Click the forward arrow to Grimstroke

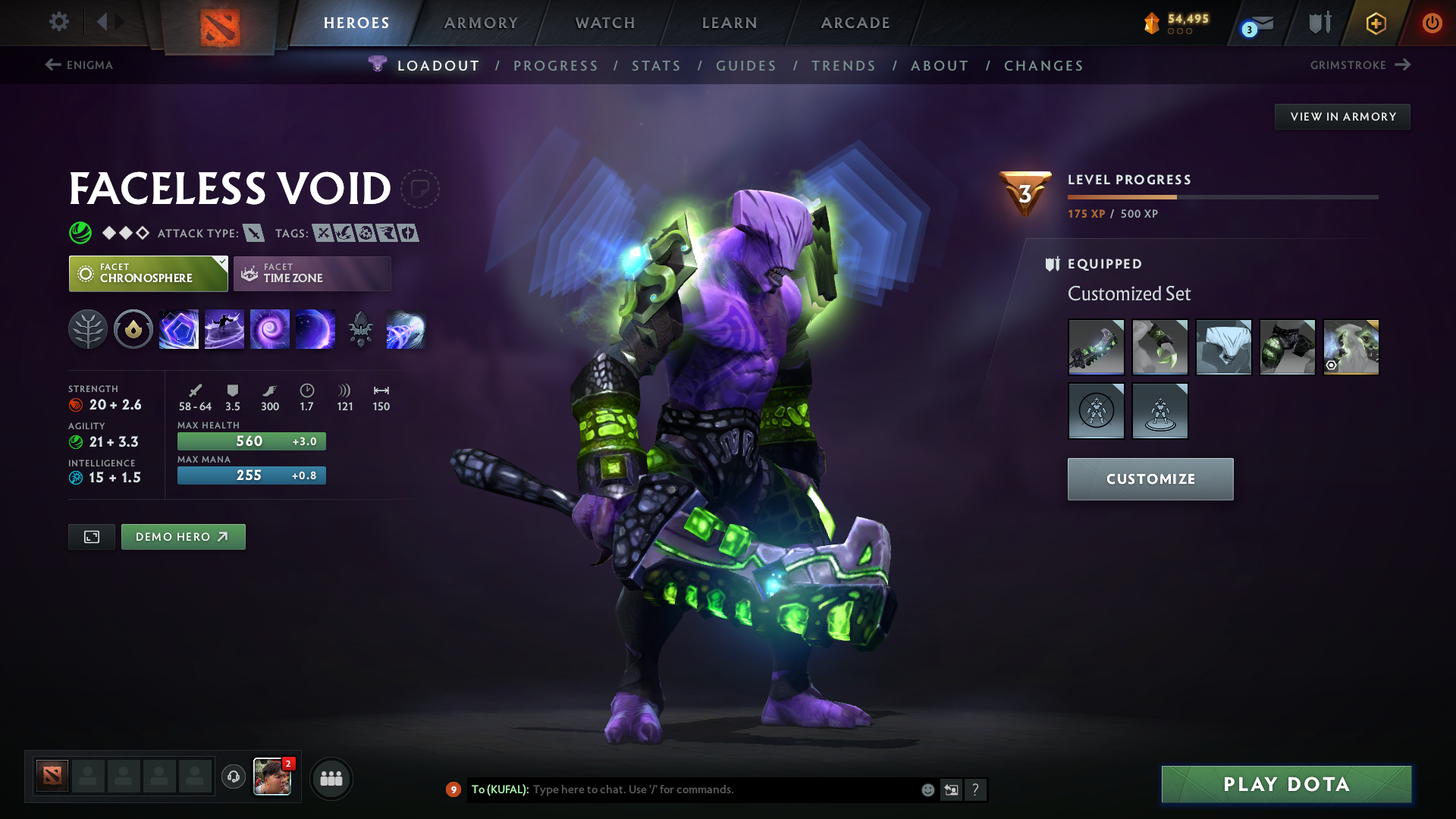[x=1403, y=65]
